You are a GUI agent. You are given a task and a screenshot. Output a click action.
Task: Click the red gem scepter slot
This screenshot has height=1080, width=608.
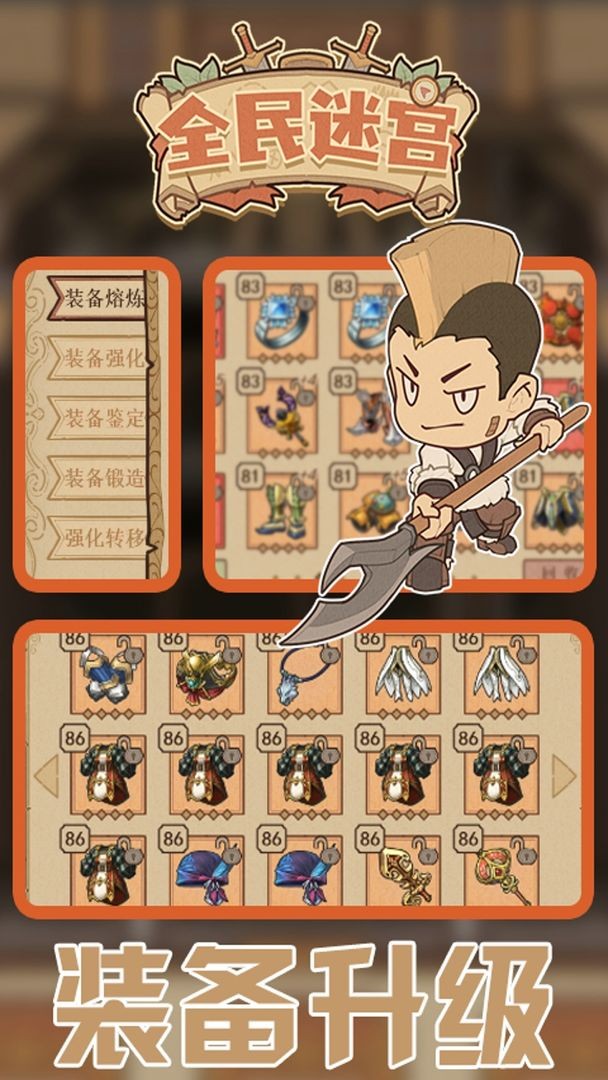[501, 870]
